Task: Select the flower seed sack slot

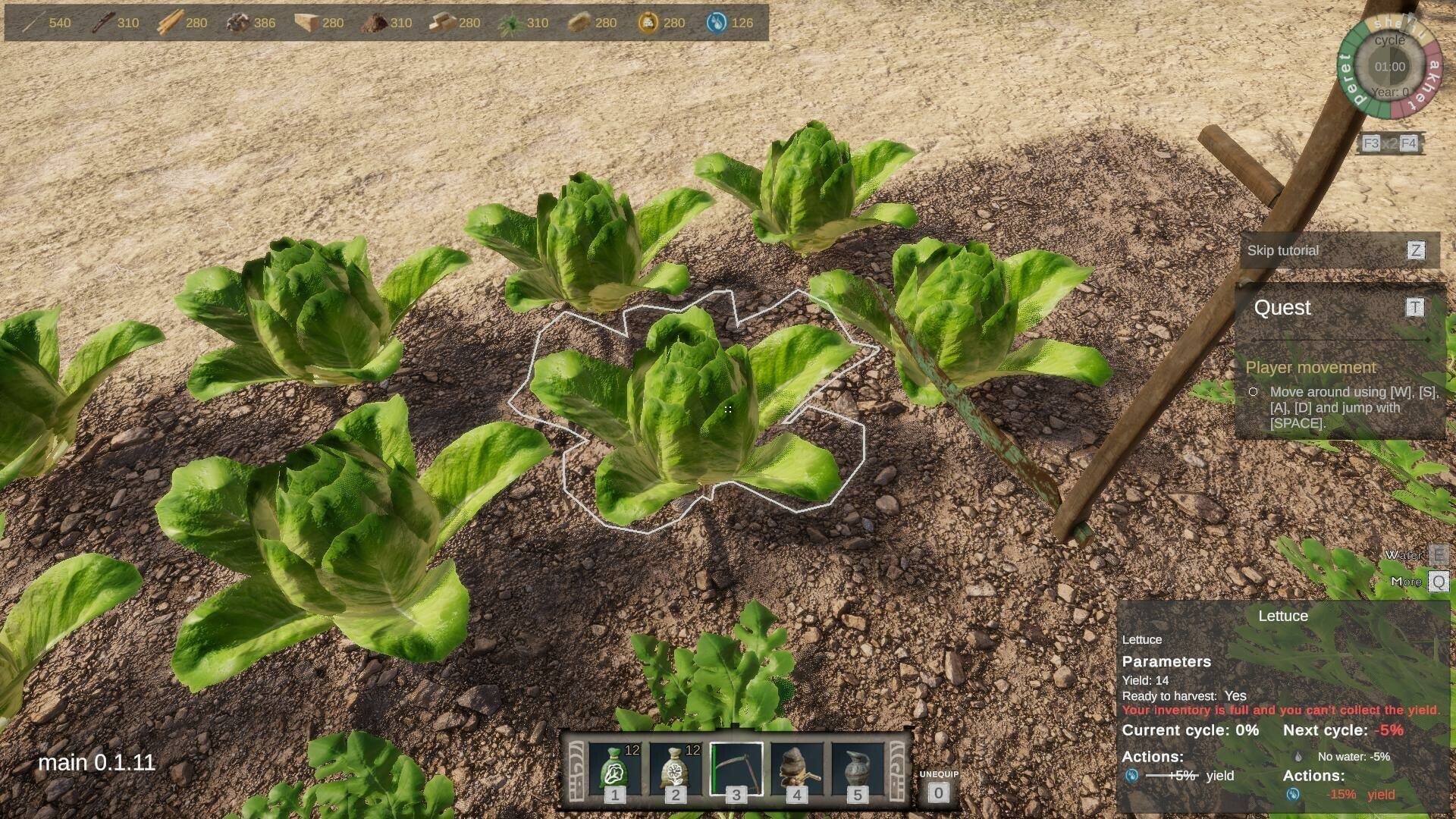Action: [675, 770]
